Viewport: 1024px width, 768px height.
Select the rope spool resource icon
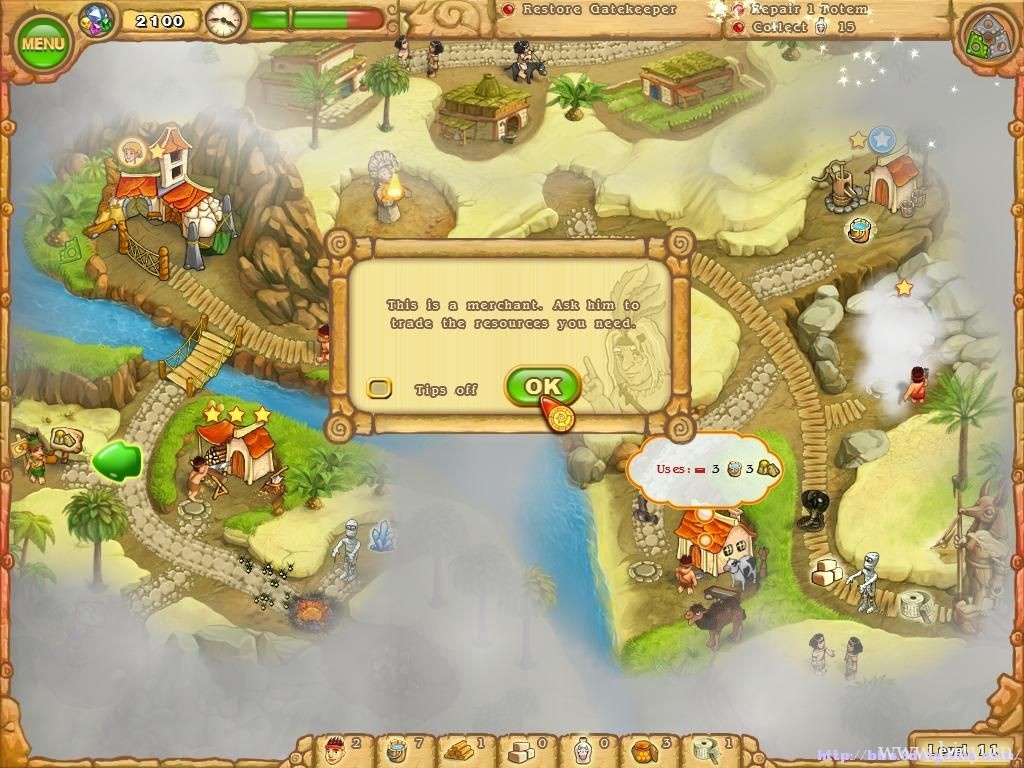(x=706, y=747)
